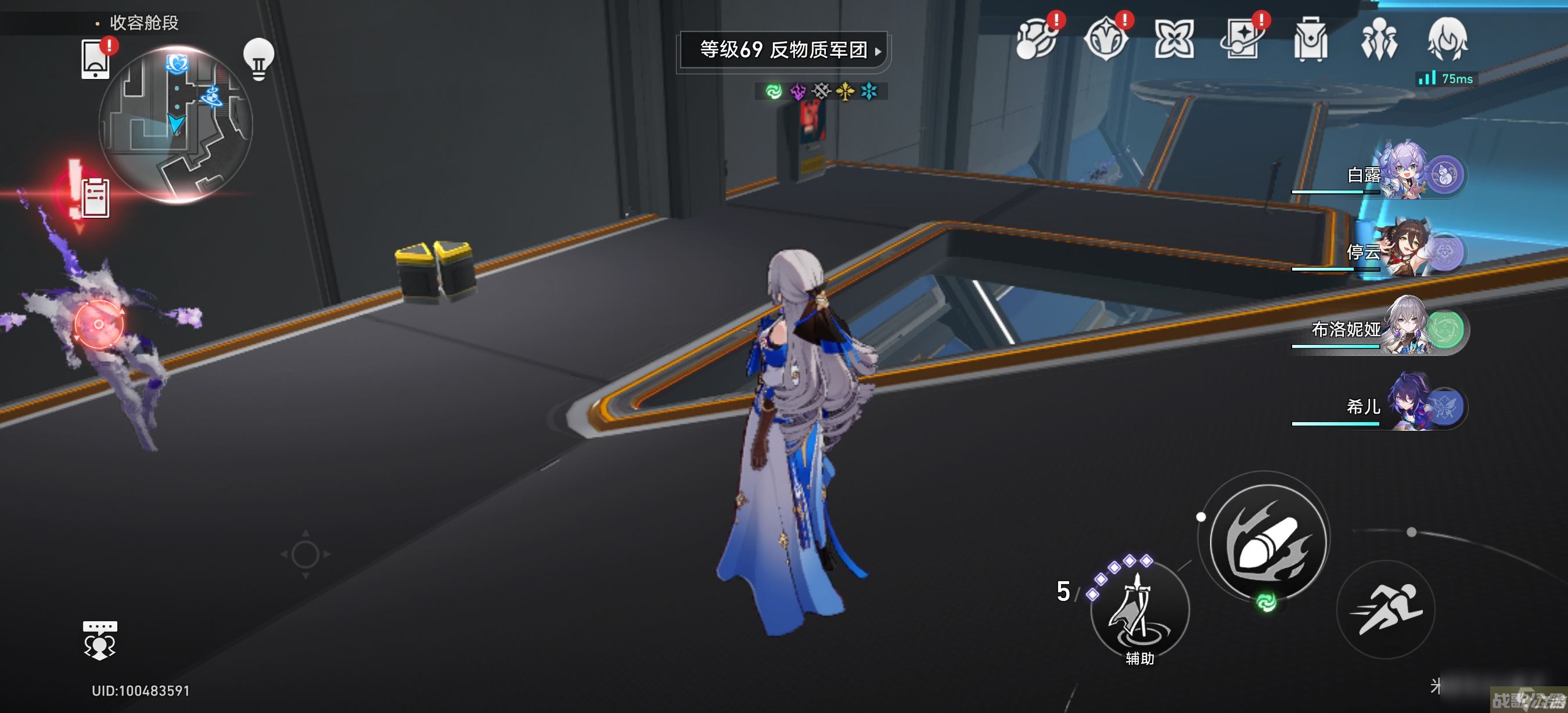Open the character head-silhouette menu icon

click(1448, 39)
